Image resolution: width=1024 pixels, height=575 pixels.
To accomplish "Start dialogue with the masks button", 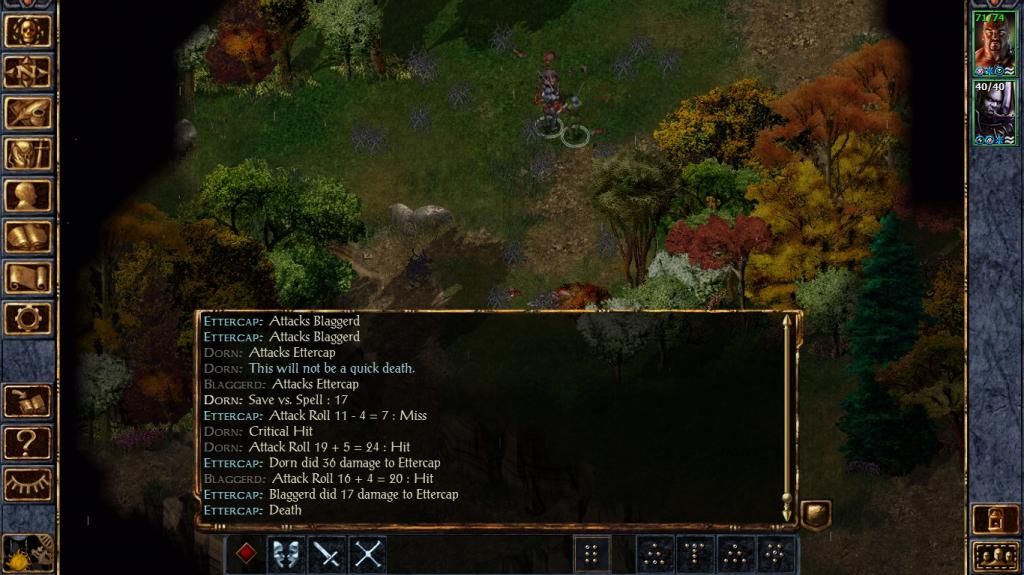I will 287,554.
